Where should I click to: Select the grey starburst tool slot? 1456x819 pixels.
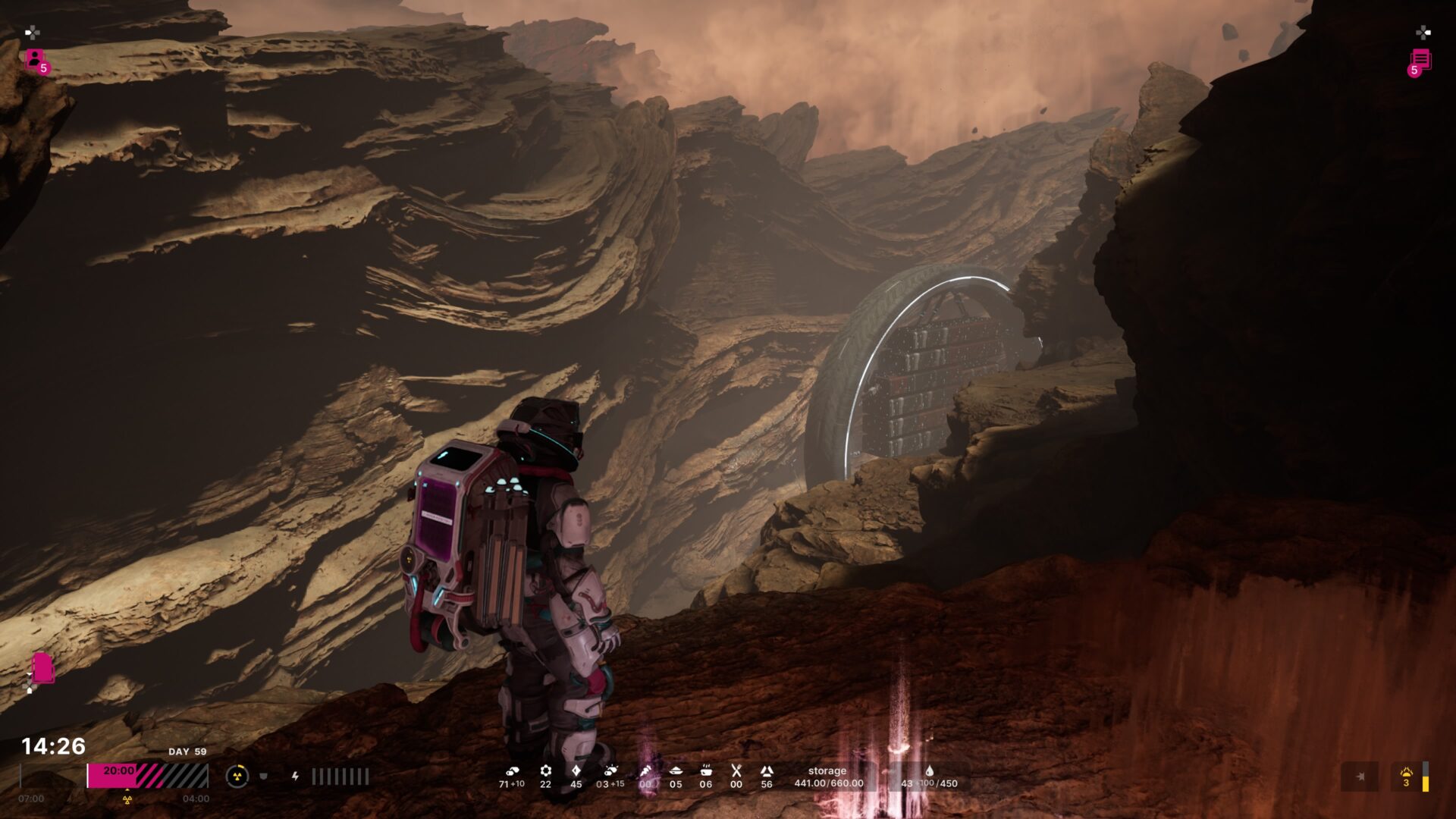tap(1360, 777)
